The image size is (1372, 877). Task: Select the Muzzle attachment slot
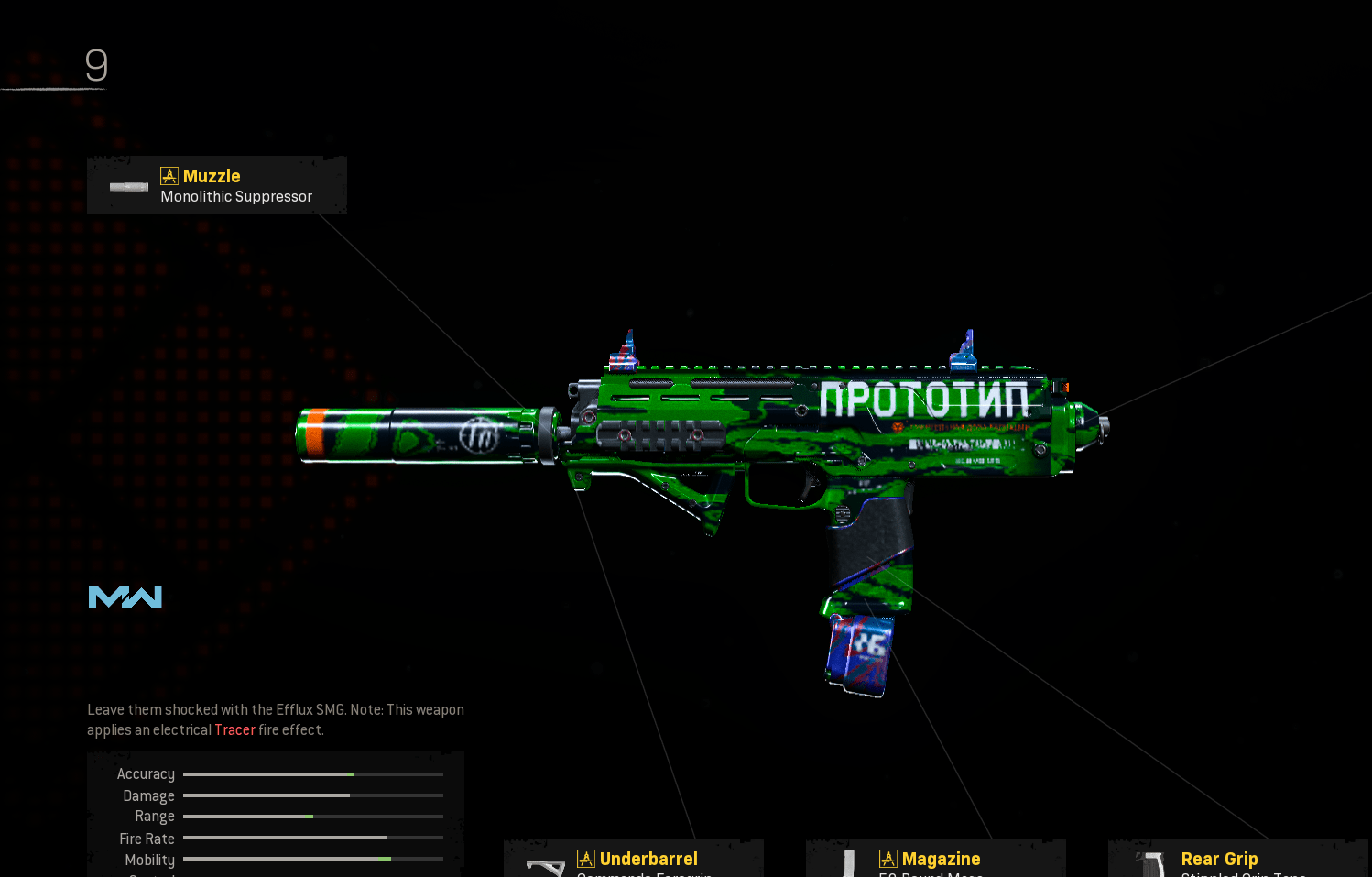[x=217, y=185]
